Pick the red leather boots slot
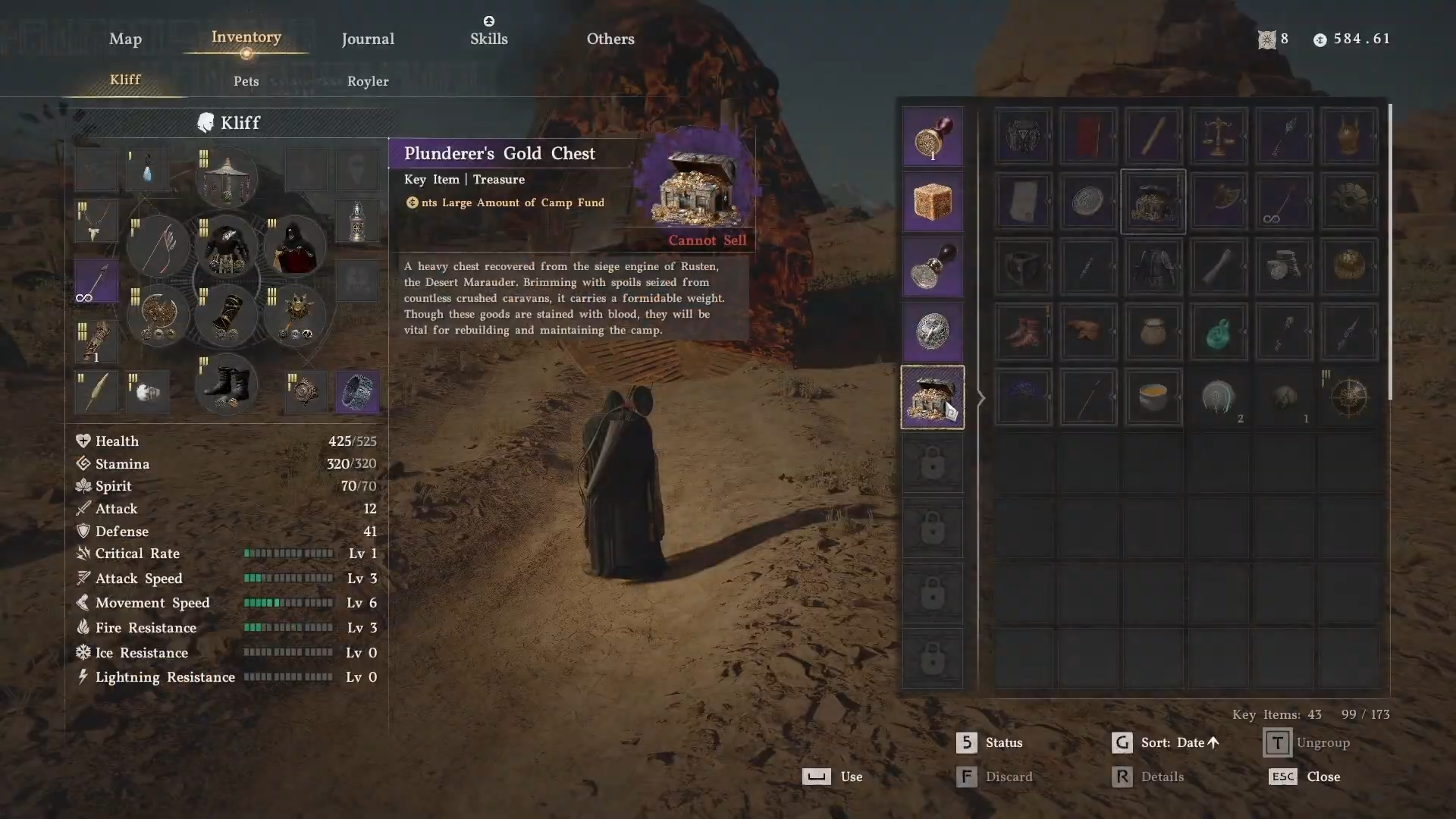The width and height of the screenshot is (1456, 819). (1022, 332)
